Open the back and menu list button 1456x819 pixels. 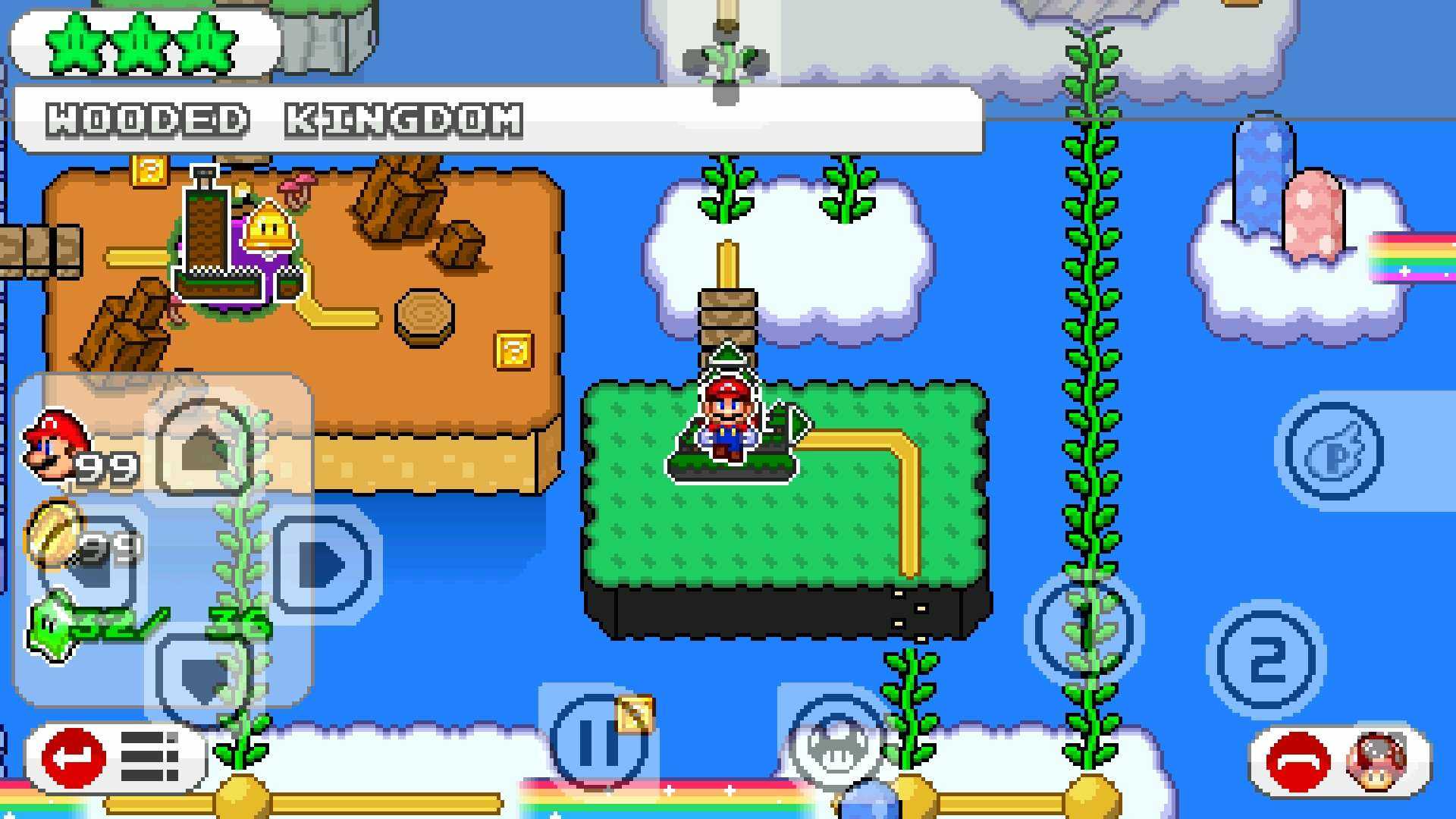click(114, 757)
